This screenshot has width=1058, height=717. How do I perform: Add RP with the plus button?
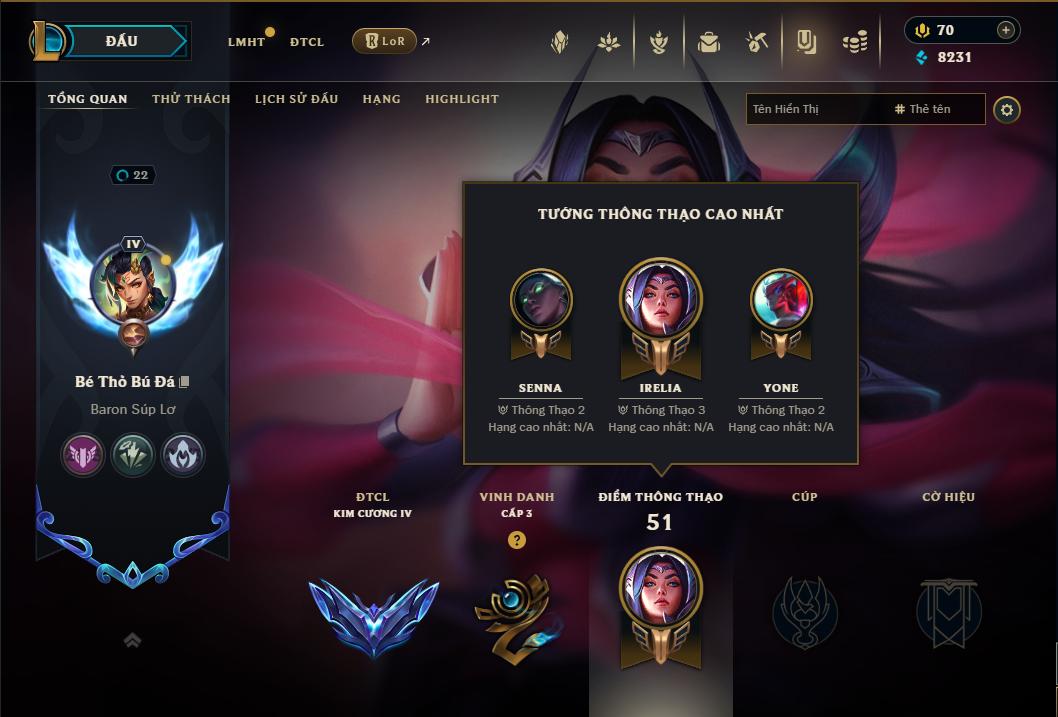[x=1006, y=30]
